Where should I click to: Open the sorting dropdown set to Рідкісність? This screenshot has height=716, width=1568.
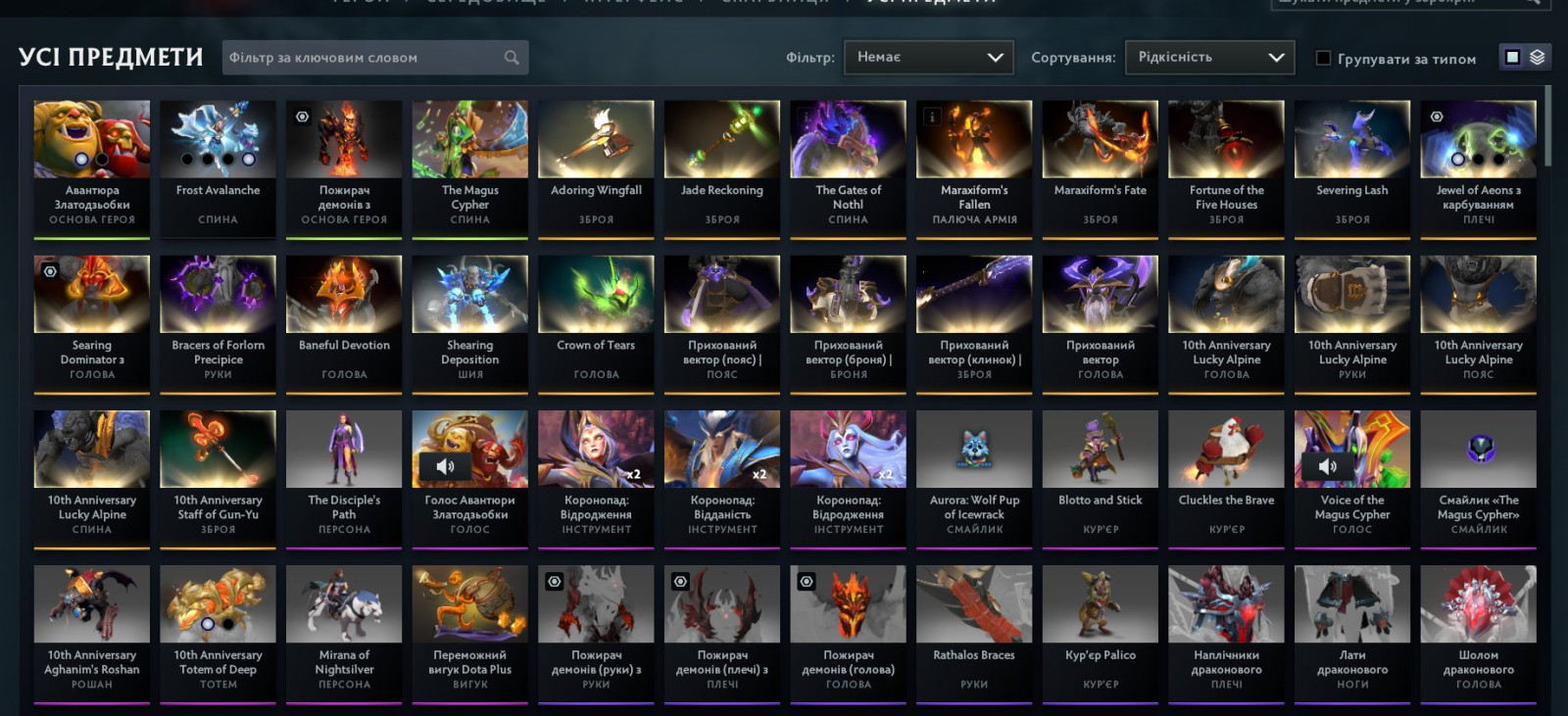[x=1209, y=58]
